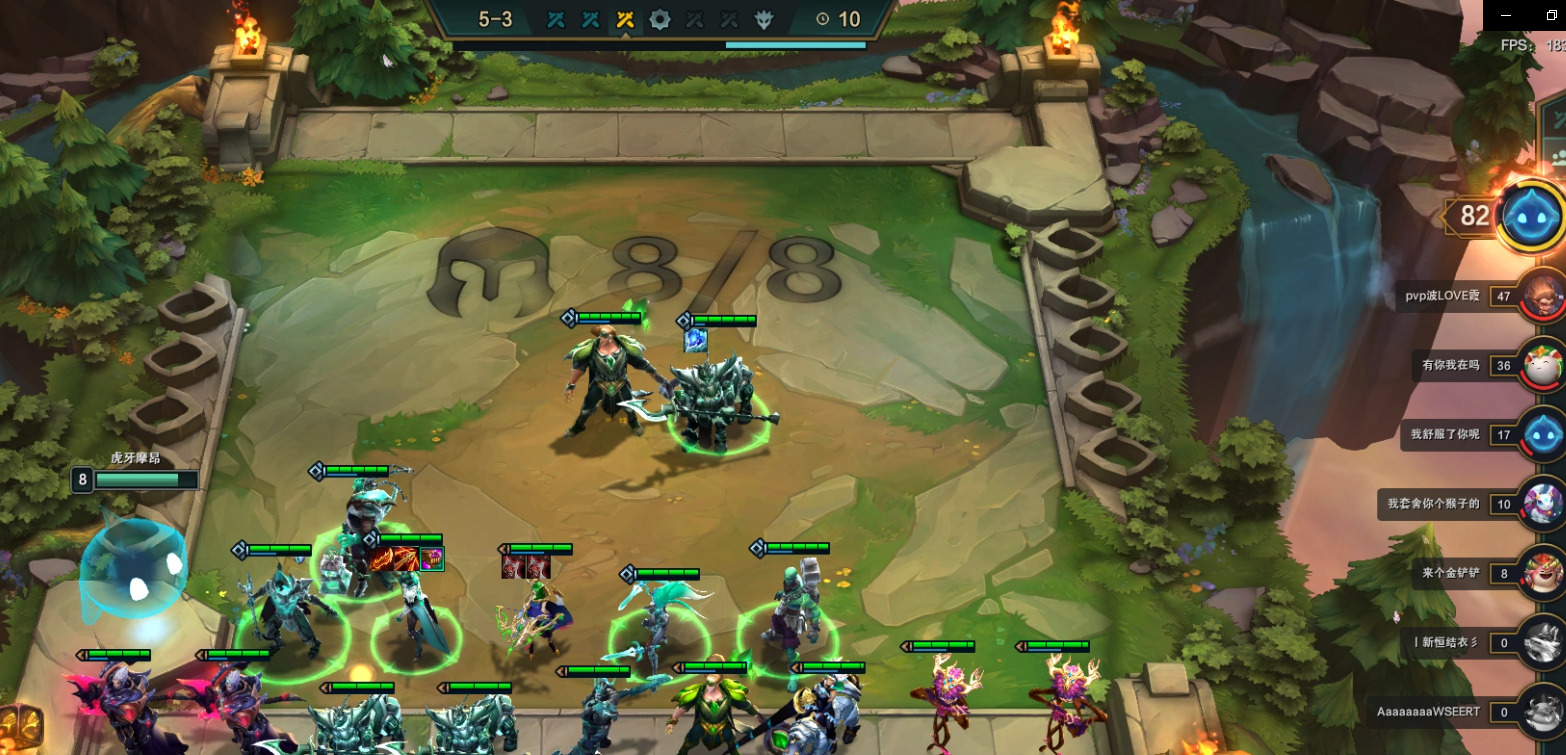Choose AaaaaaaaWSEERT in the player list
This screenshot has height=755, width=1566.
1542,711
